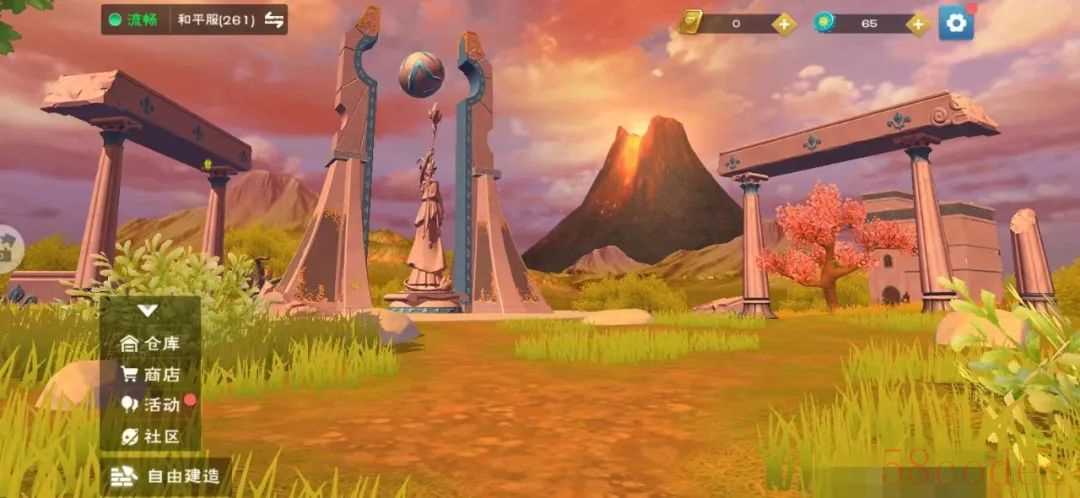Viewport: 1080px width, 498px height.
Task: Add gold bars with the plus button
Action: pyautogui.click(x=785, y=23)
